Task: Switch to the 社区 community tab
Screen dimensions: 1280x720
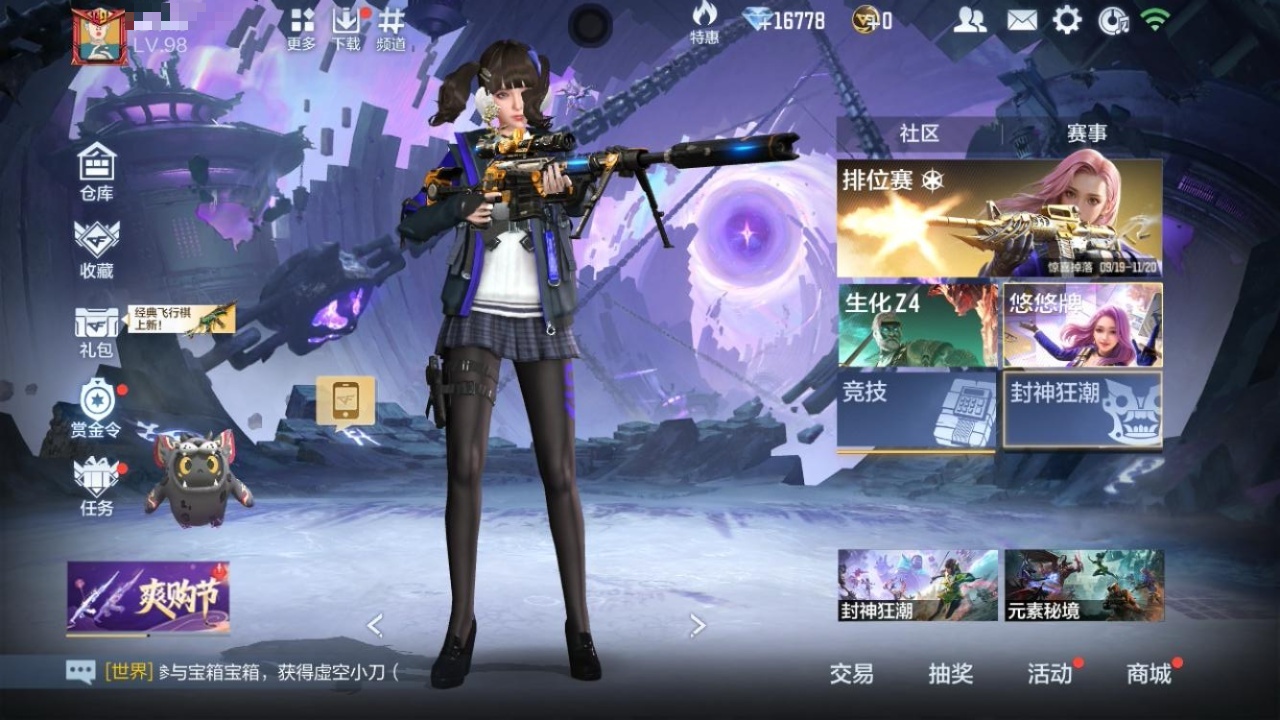Action: click(x=919, y=133)
